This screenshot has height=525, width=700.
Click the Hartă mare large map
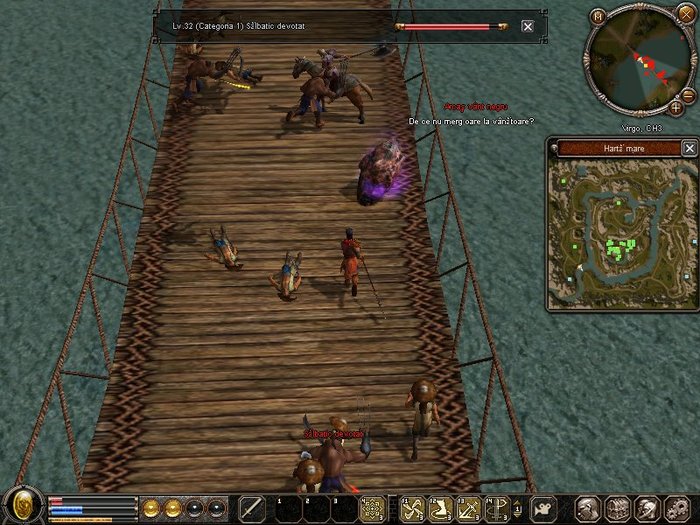620,232
